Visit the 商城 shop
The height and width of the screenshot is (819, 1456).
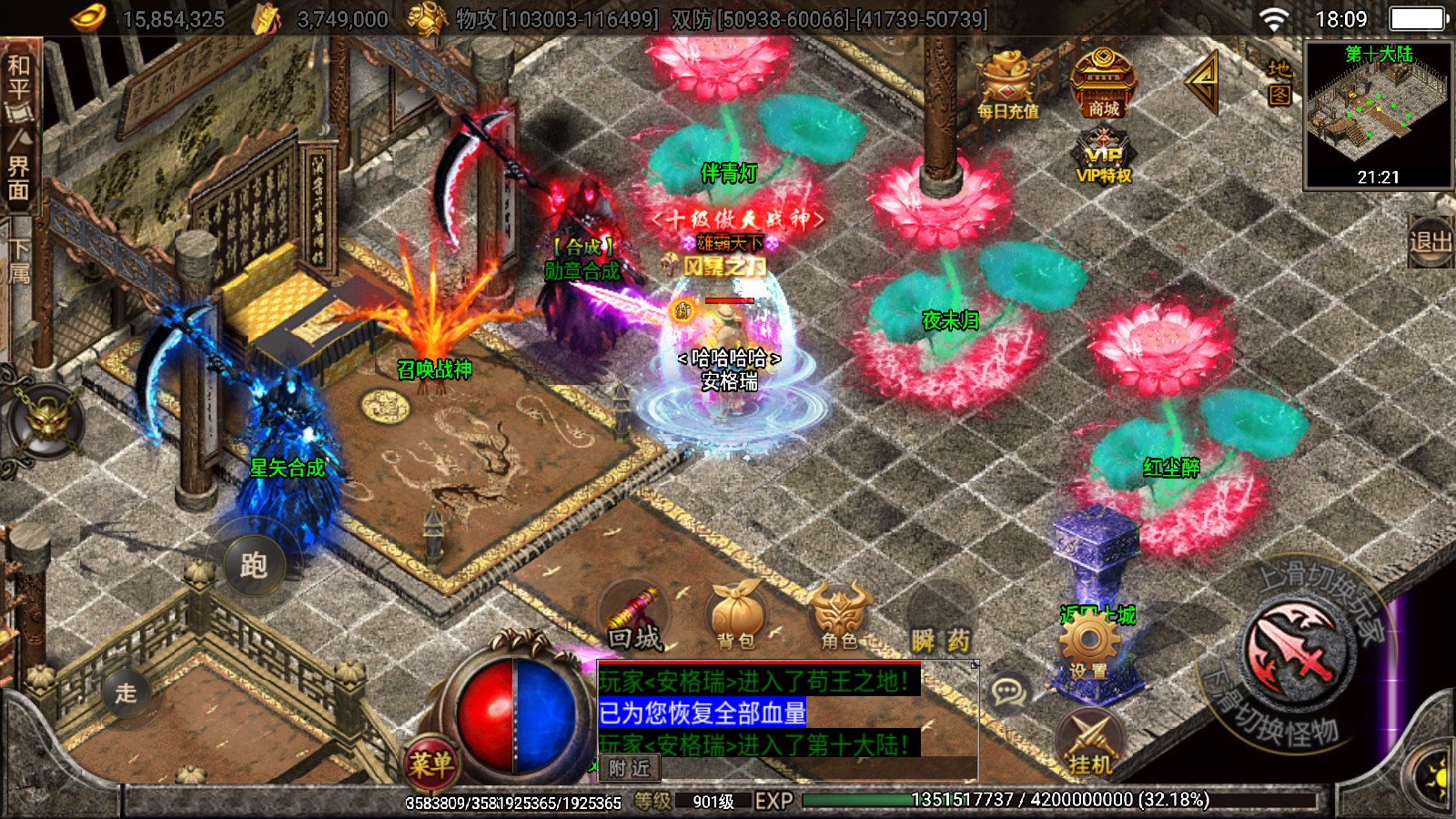[x=1103, y=85]
